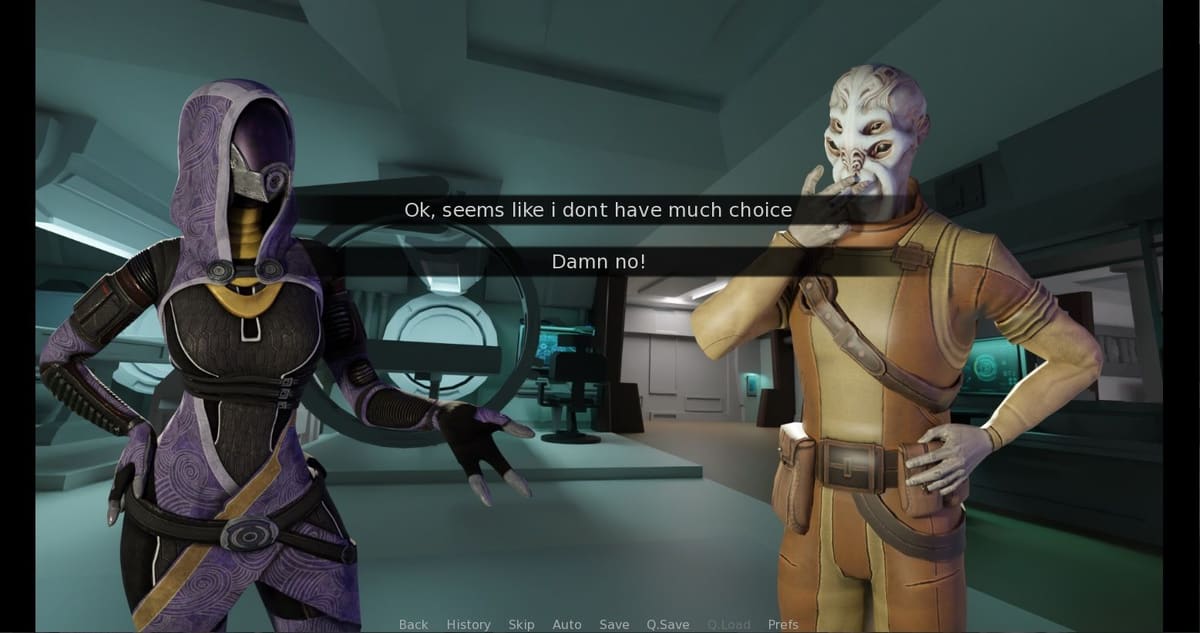Quick save with Q.Save
This screenshot has width=1200, height=633.
pyautogui.click(x=668, y=625)
